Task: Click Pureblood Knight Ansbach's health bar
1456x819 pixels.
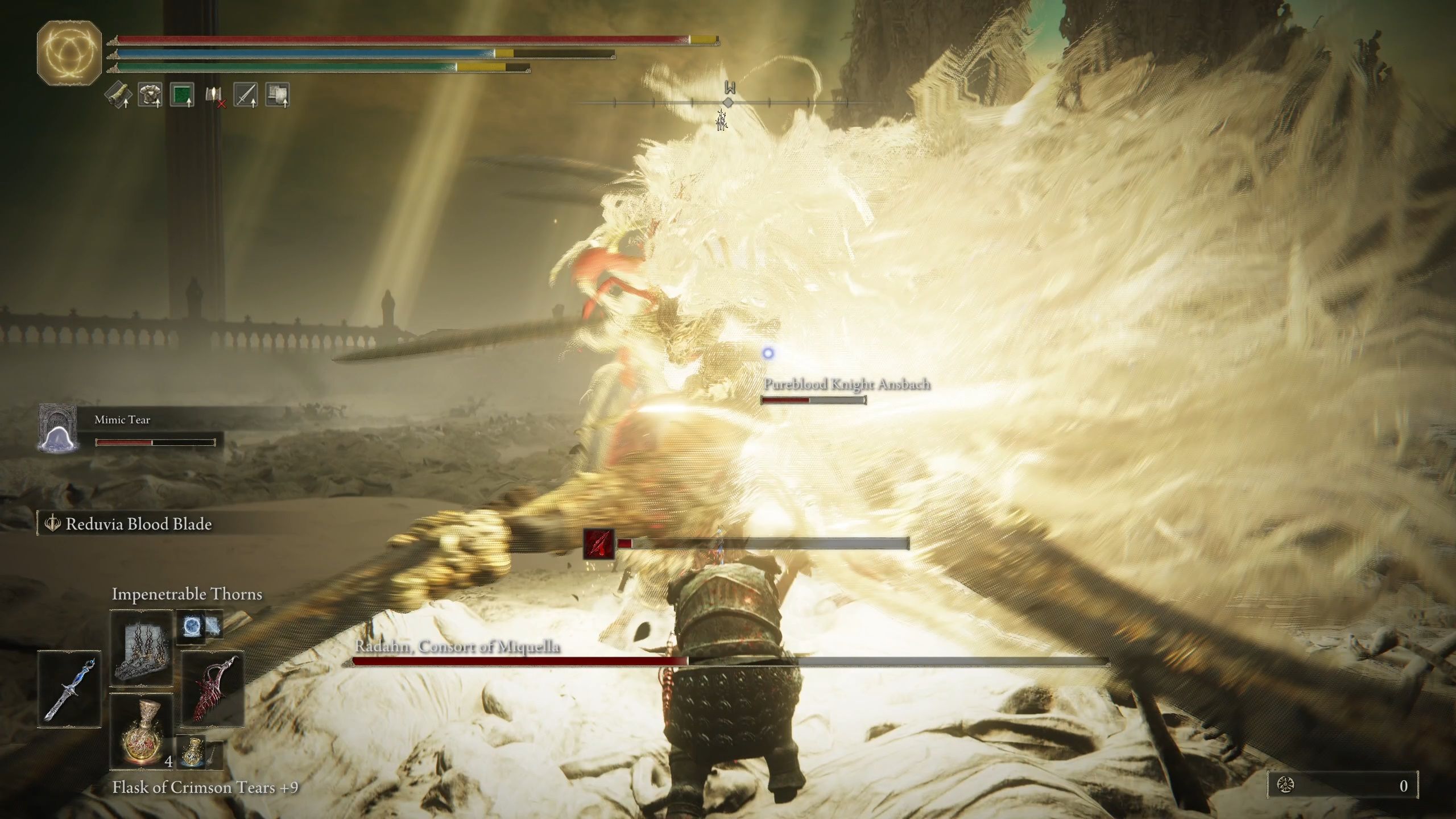Action: (x=813, y=400)
